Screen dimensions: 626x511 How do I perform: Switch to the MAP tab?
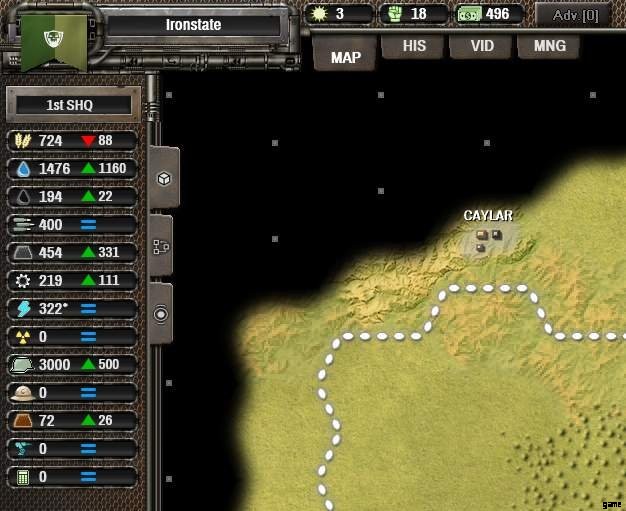[x=345, y=56]
